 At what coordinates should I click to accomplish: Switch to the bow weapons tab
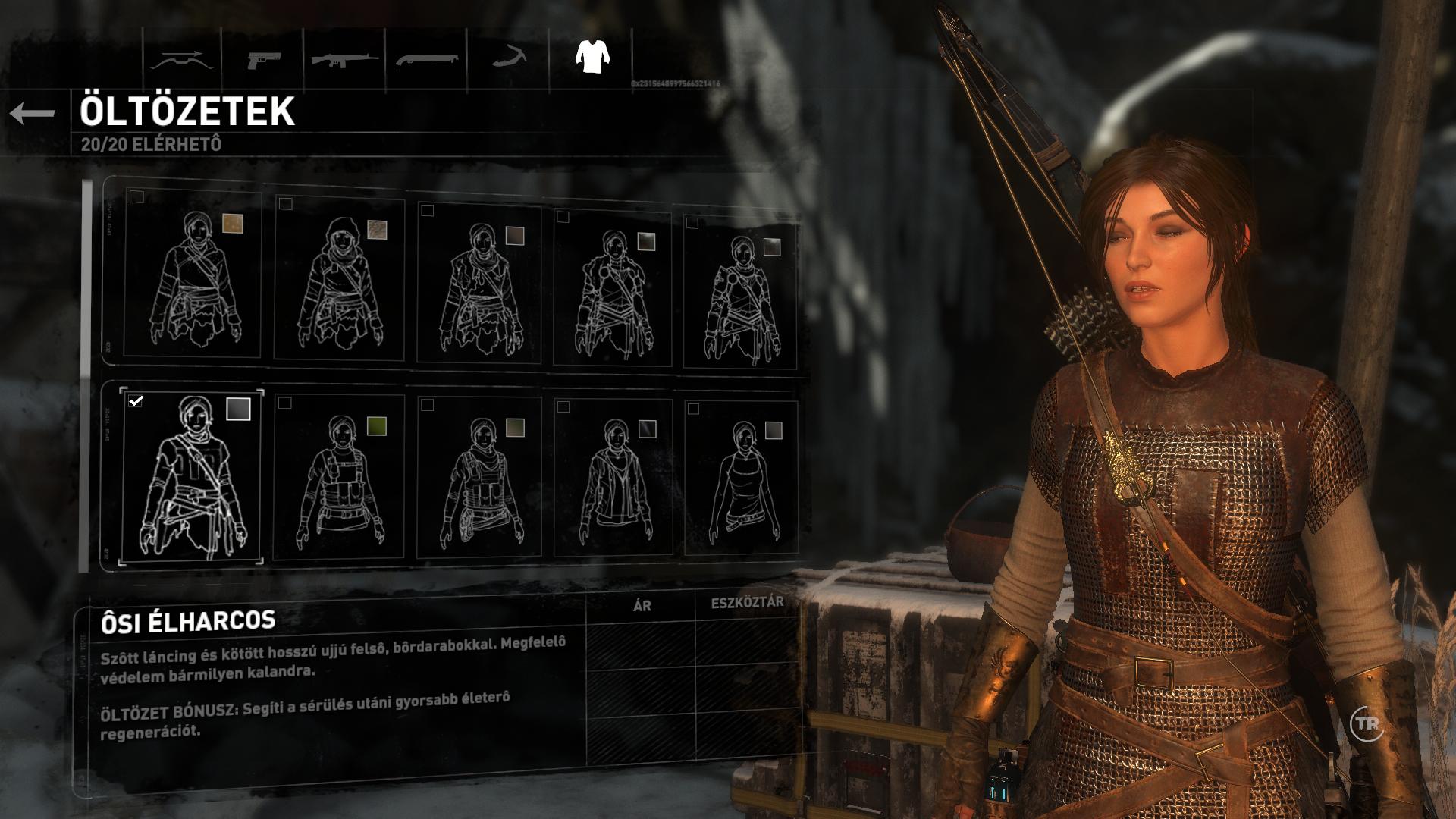tap(177, 59)
